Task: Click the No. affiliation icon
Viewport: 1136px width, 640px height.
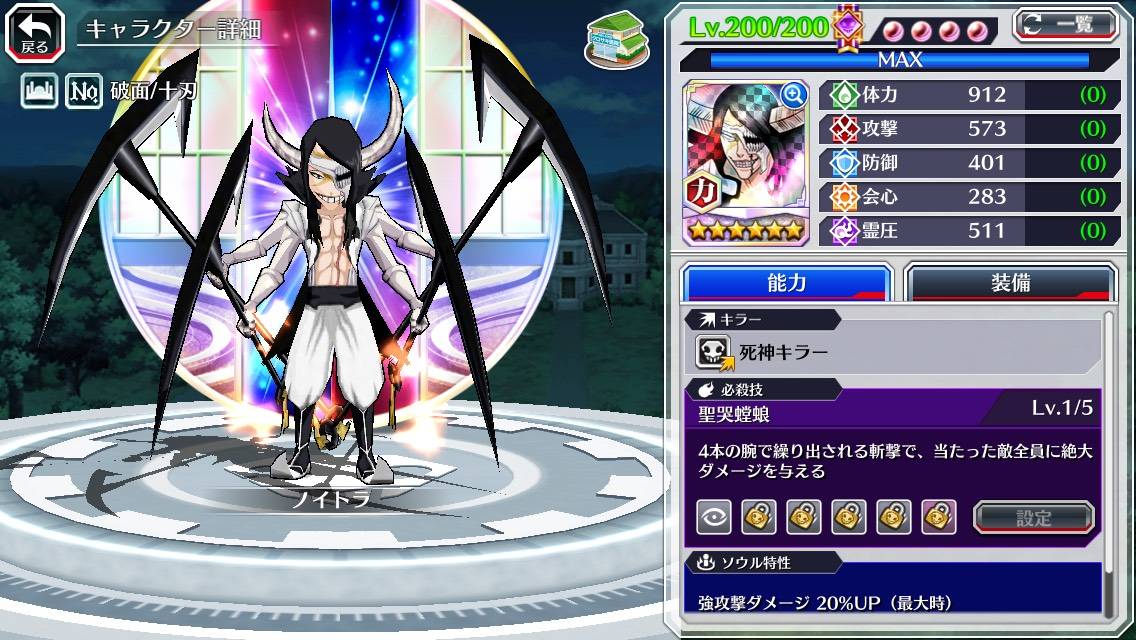Action: (x=84, y=92)
